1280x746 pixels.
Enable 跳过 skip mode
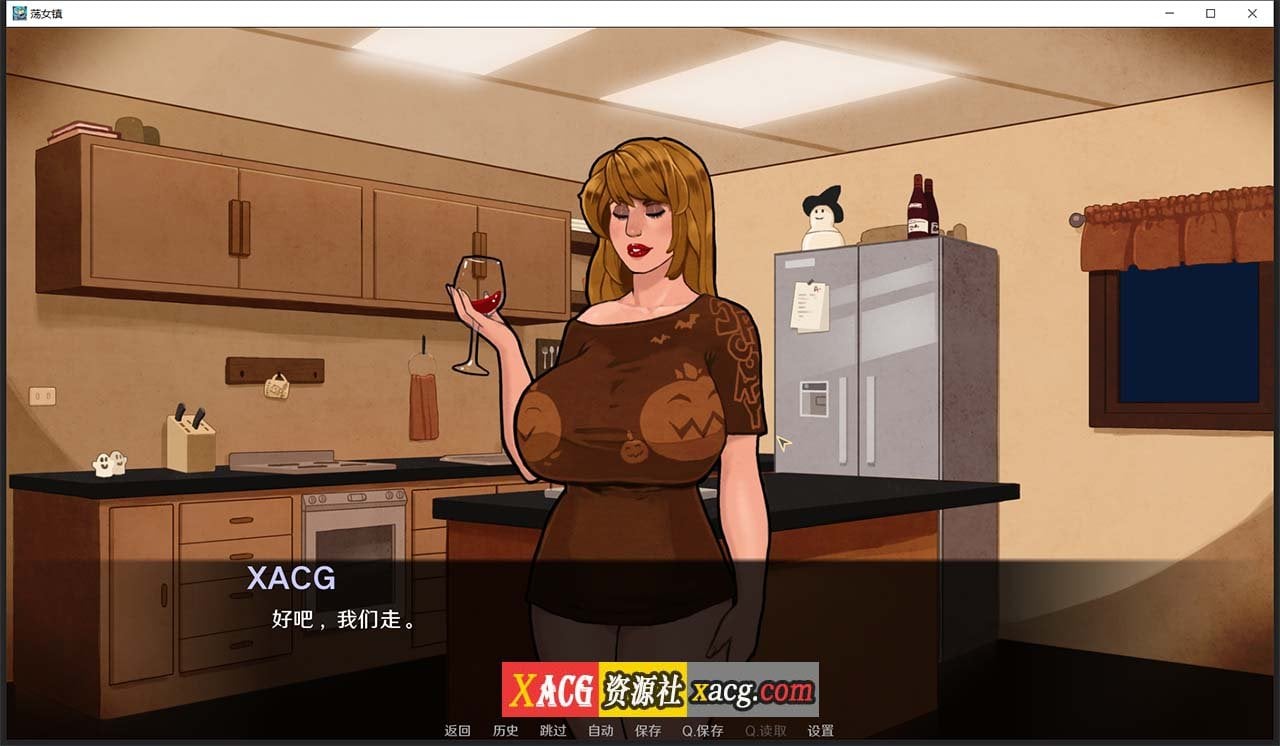tap(552, 730)
